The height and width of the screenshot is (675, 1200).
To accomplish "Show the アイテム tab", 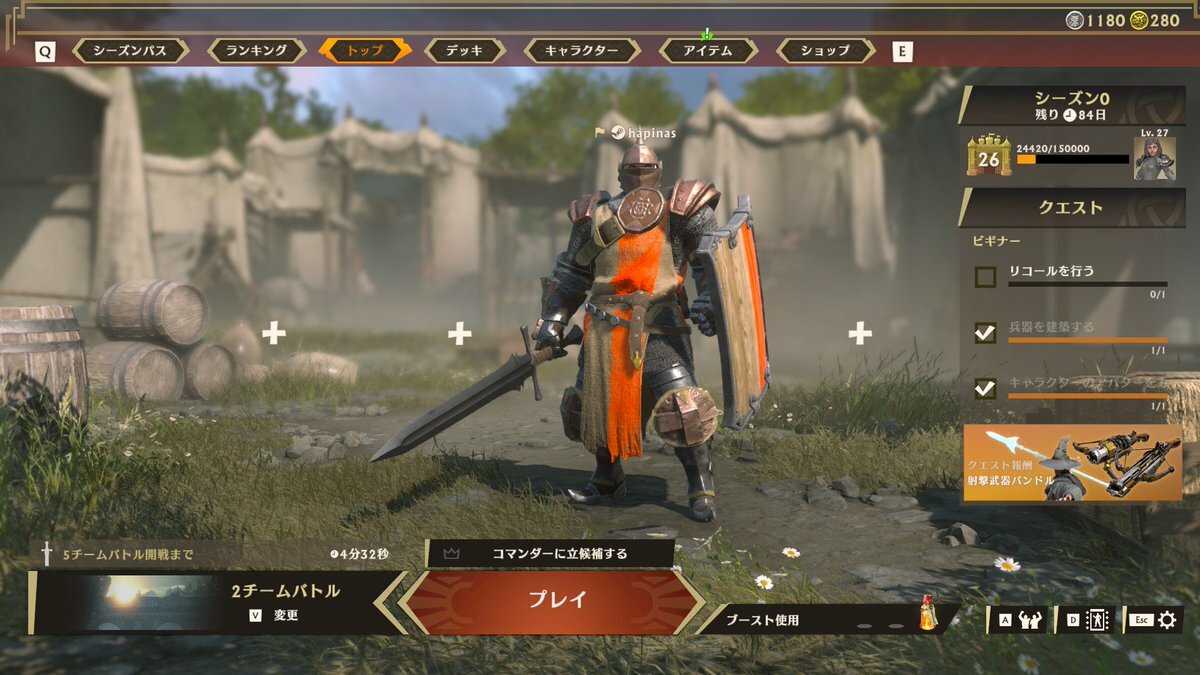I will 707,50.
